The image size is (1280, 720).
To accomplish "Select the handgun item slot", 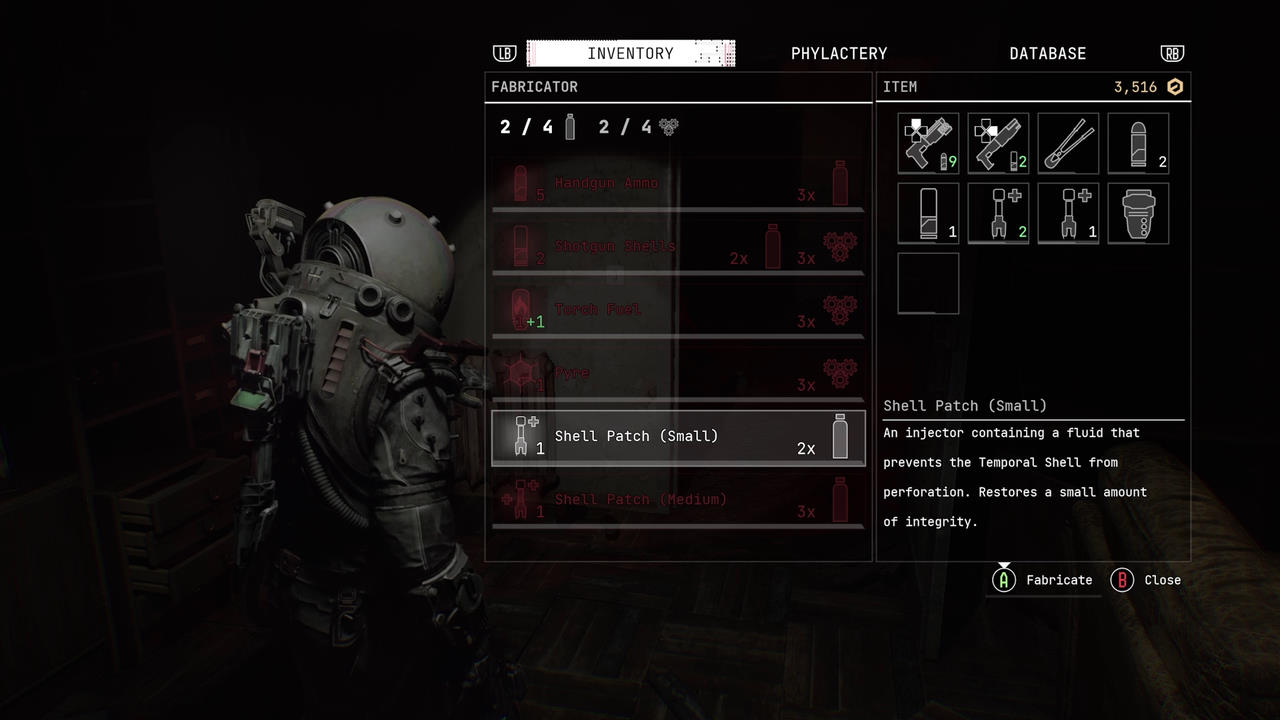I will [x=928, y=143].
